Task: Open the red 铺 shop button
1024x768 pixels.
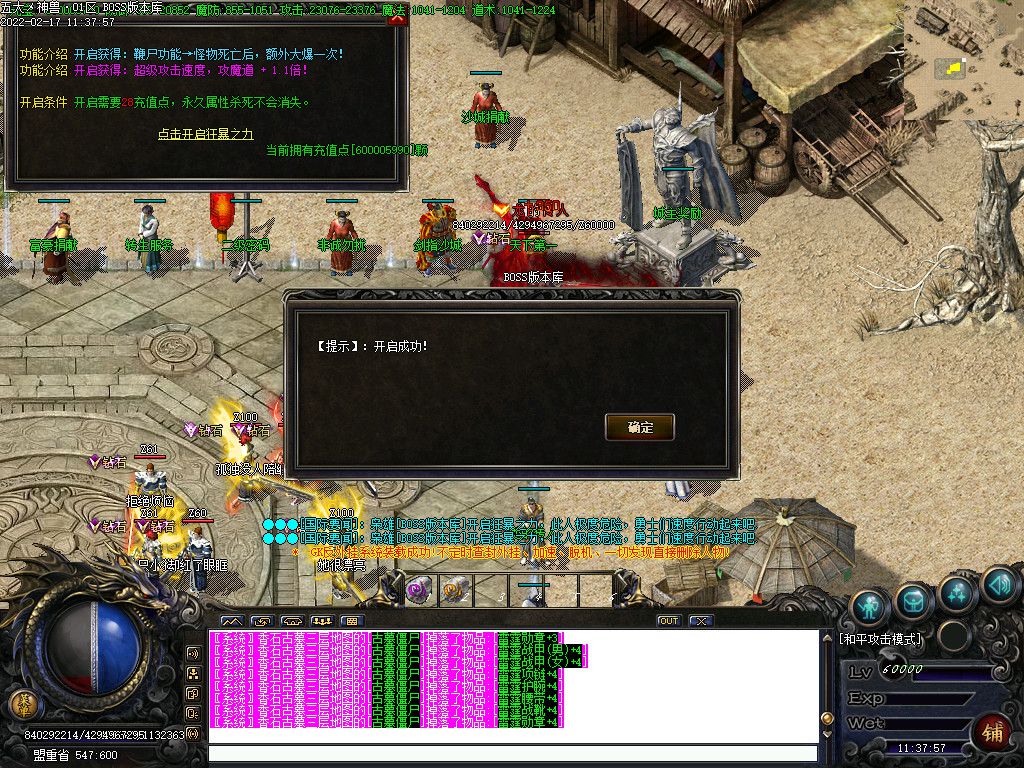Action: (992, 732)
